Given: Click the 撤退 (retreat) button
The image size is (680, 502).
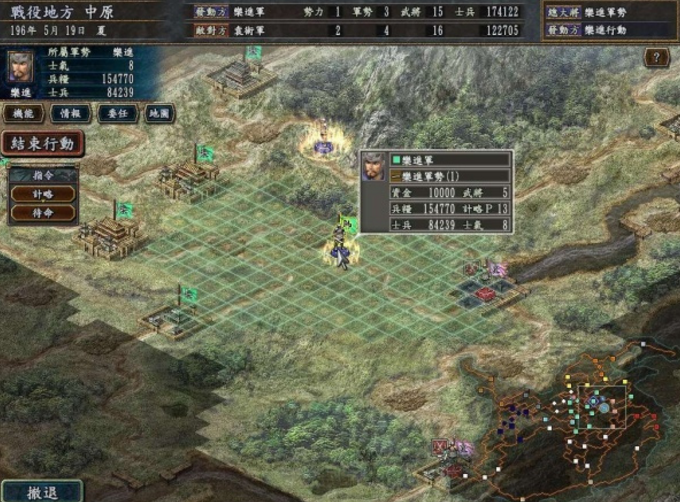Looking at the screenshot, I should pos(41,492).
